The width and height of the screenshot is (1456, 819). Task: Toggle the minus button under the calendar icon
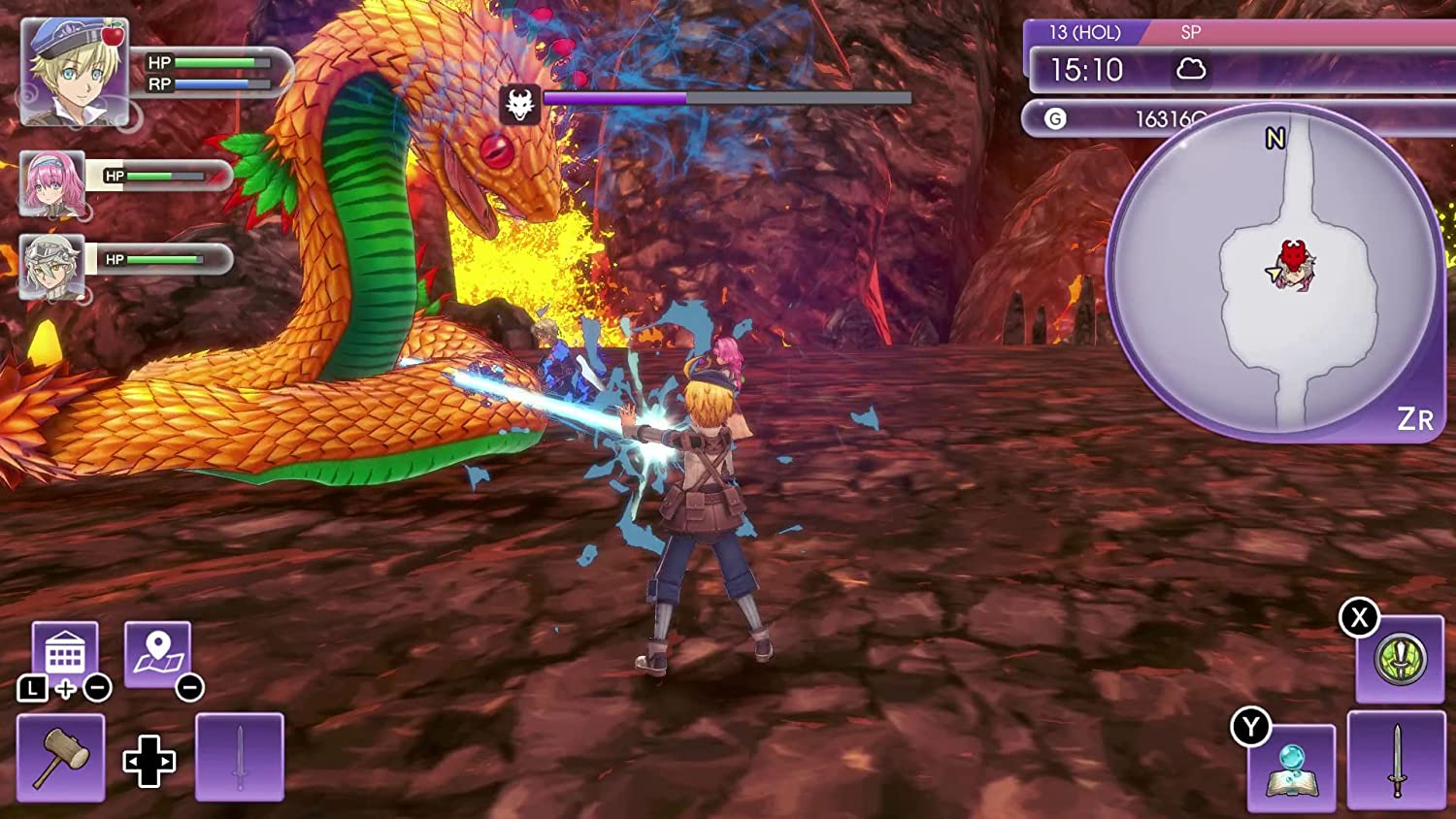(x=96, y=689)
